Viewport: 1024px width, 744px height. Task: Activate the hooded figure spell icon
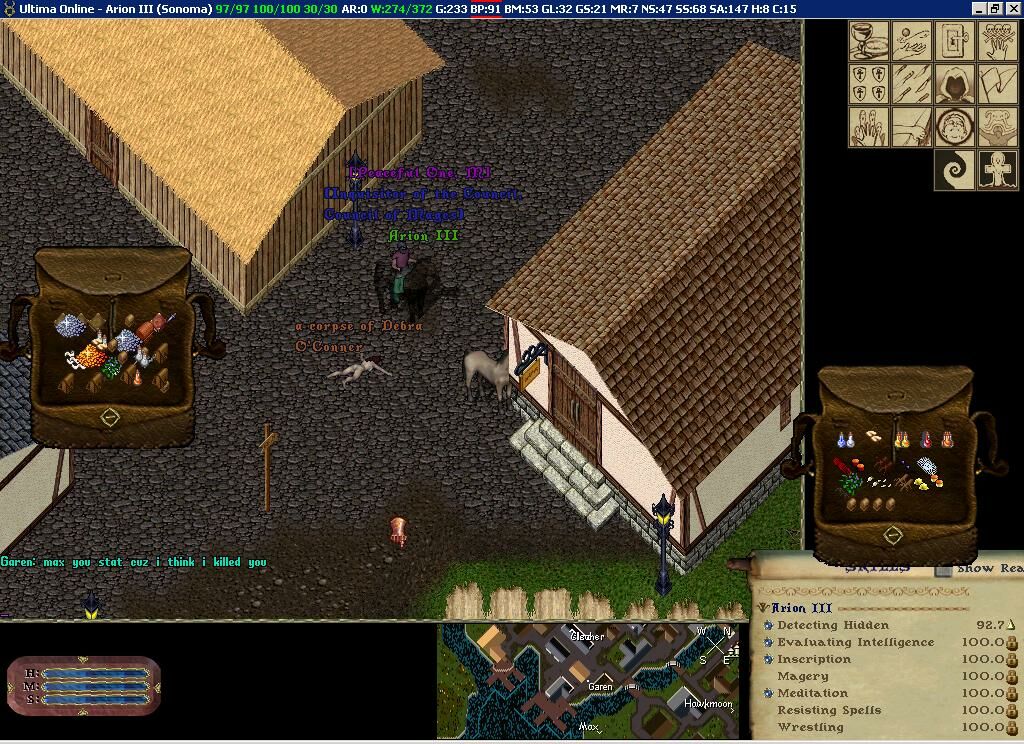(x=954, y=84)
